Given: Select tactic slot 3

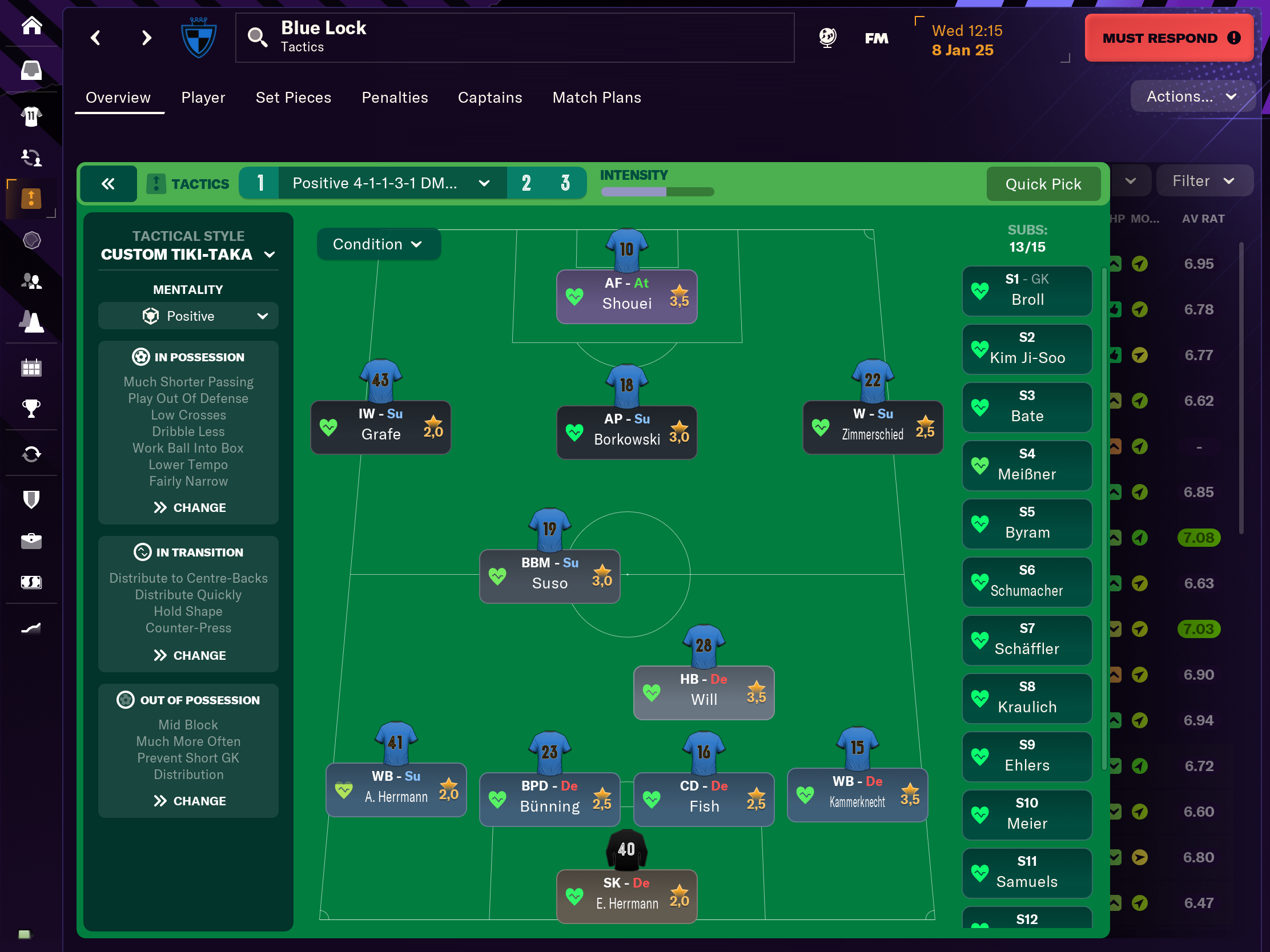Looking at the screenshot, I should [x=565, y=183].
